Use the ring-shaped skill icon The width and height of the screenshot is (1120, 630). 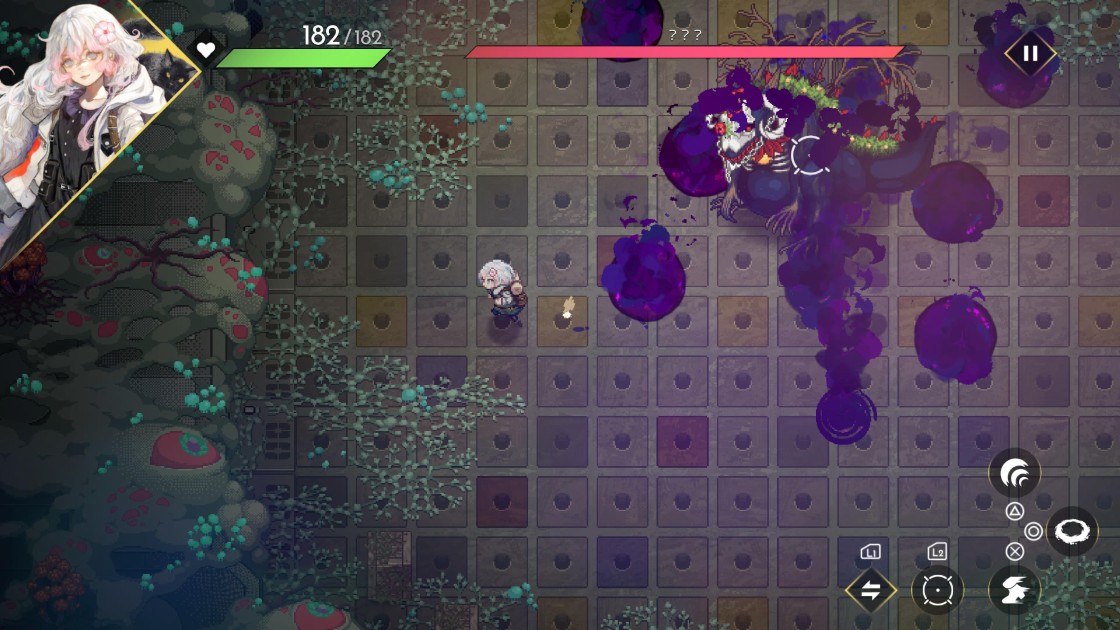point(1072,531)
